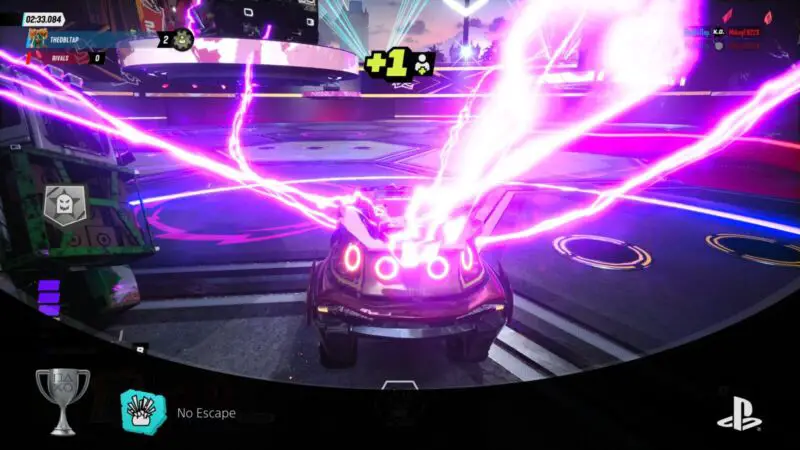Click the silver trophy cup icon
Image resolution: width=800 pixels, height=450 pixels.
[x=61, y=401]
